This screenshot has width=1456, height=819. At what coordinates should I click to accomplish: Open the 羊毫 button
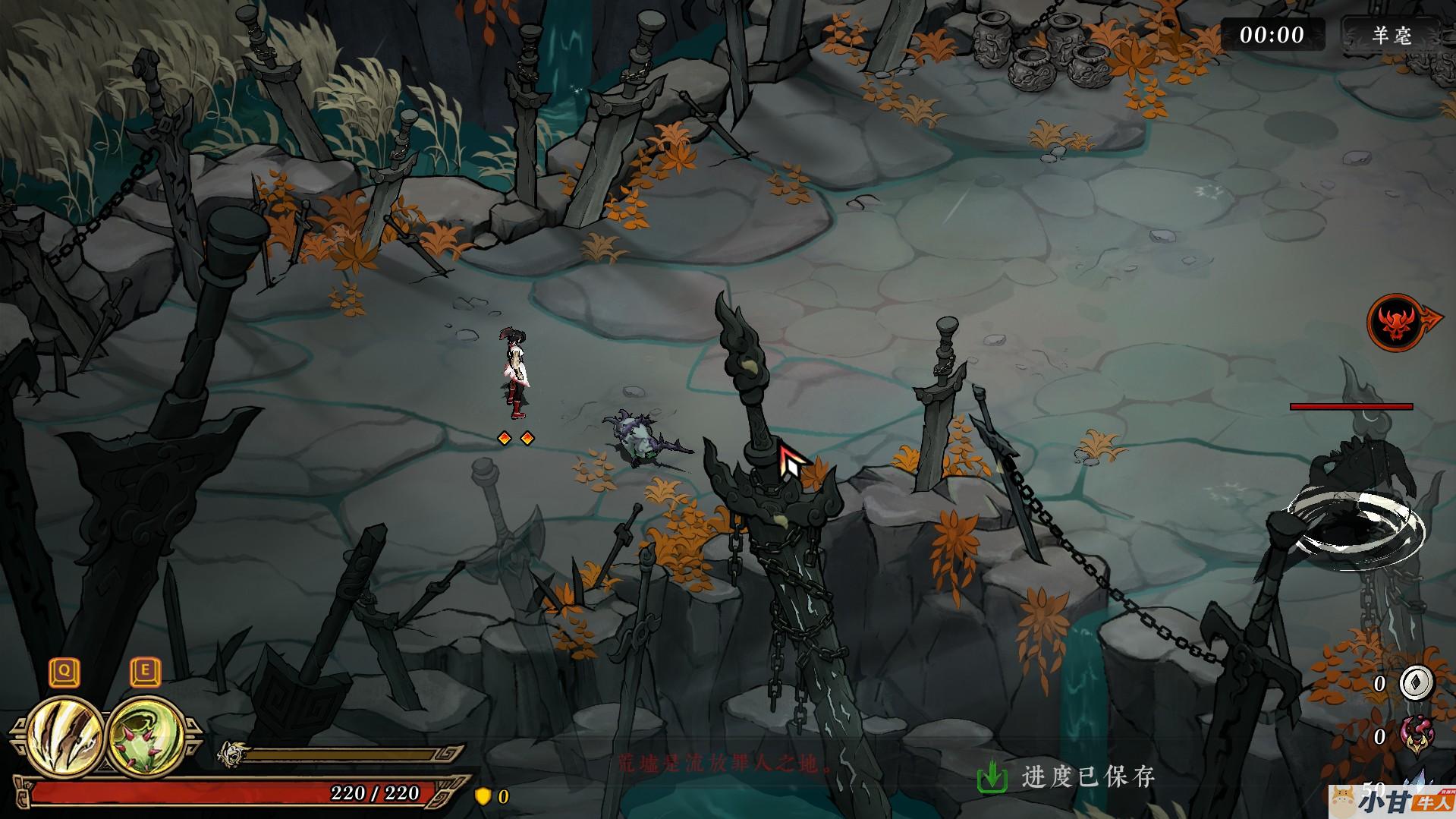pos(1392,35)
